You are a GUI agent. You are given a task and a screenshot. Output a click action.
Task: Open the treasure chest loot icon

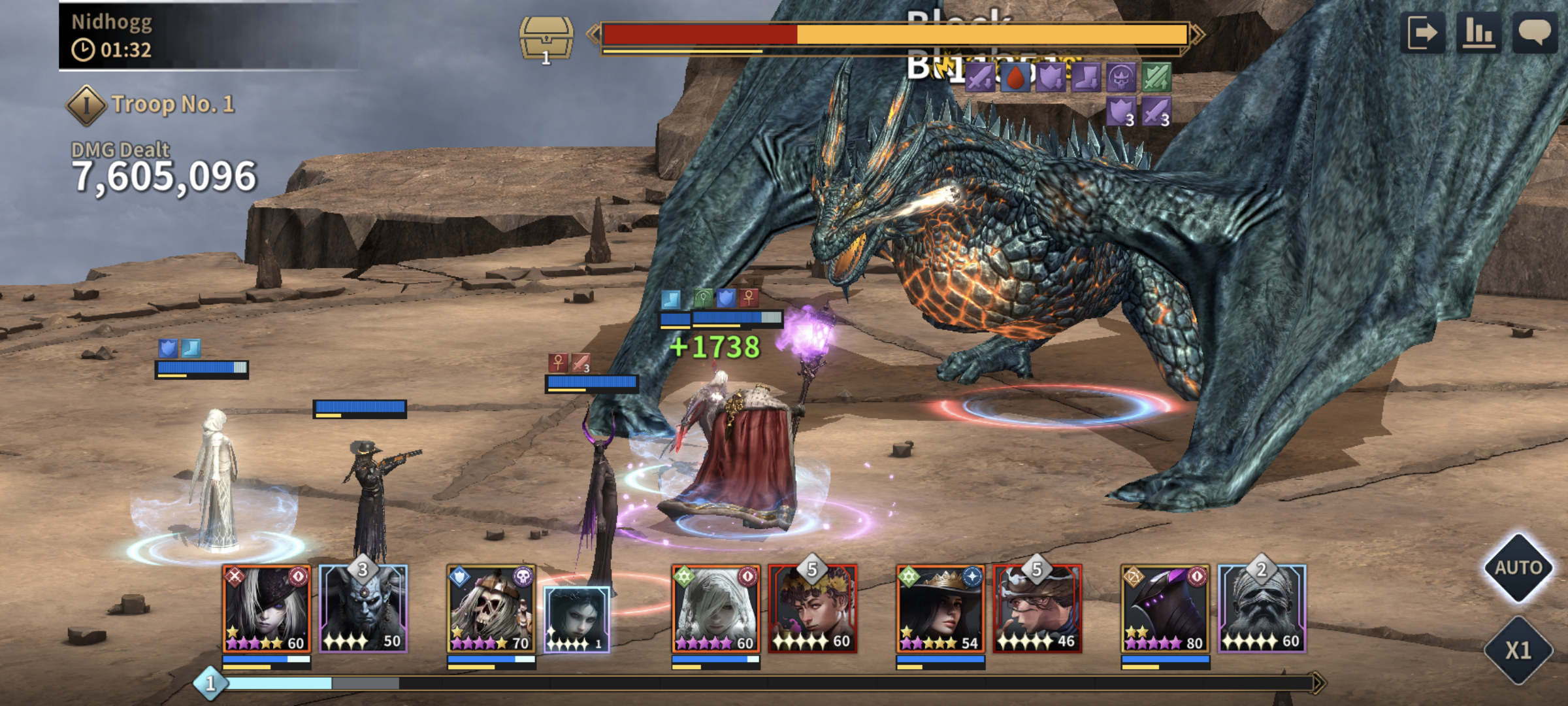546,39
